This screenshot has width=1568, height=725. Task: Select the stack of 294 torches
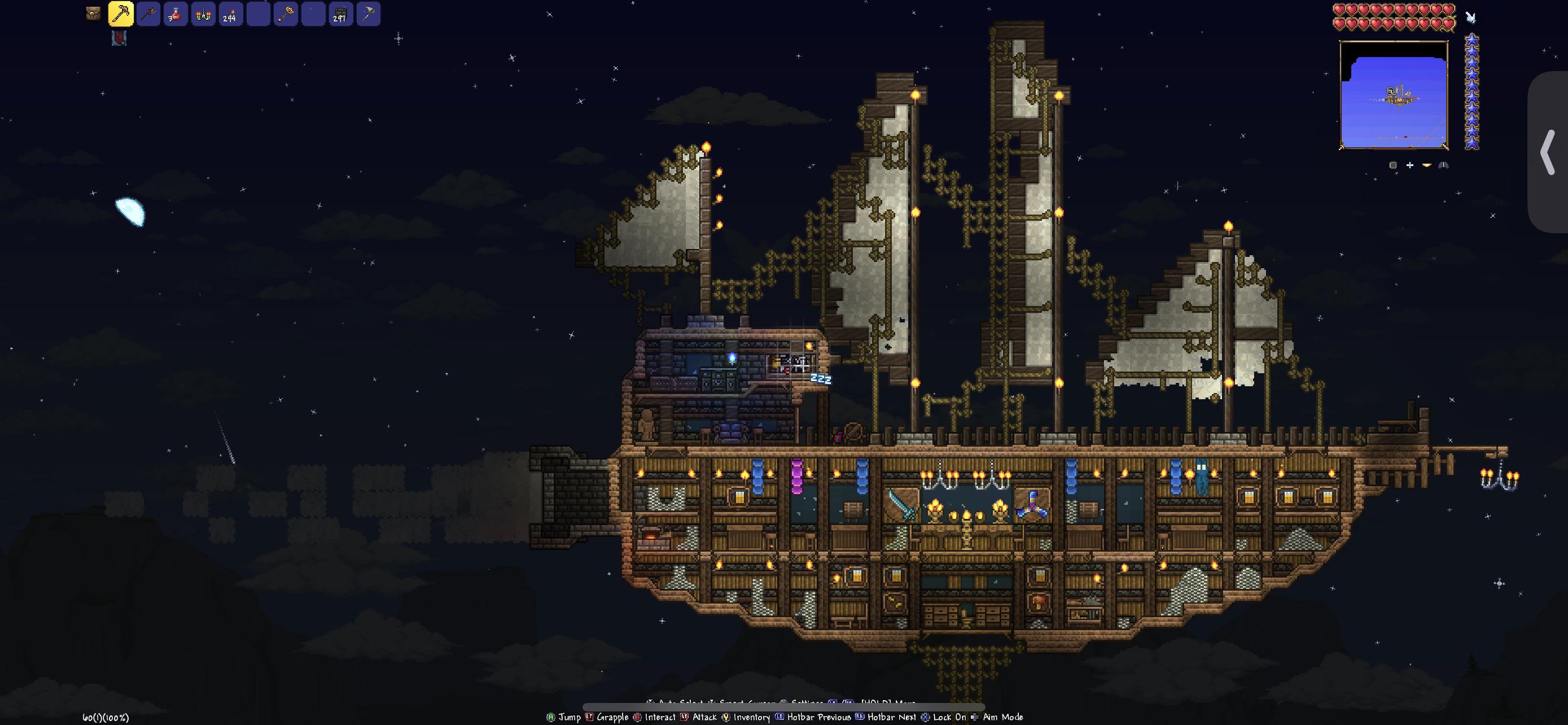(x=230, y=15)
